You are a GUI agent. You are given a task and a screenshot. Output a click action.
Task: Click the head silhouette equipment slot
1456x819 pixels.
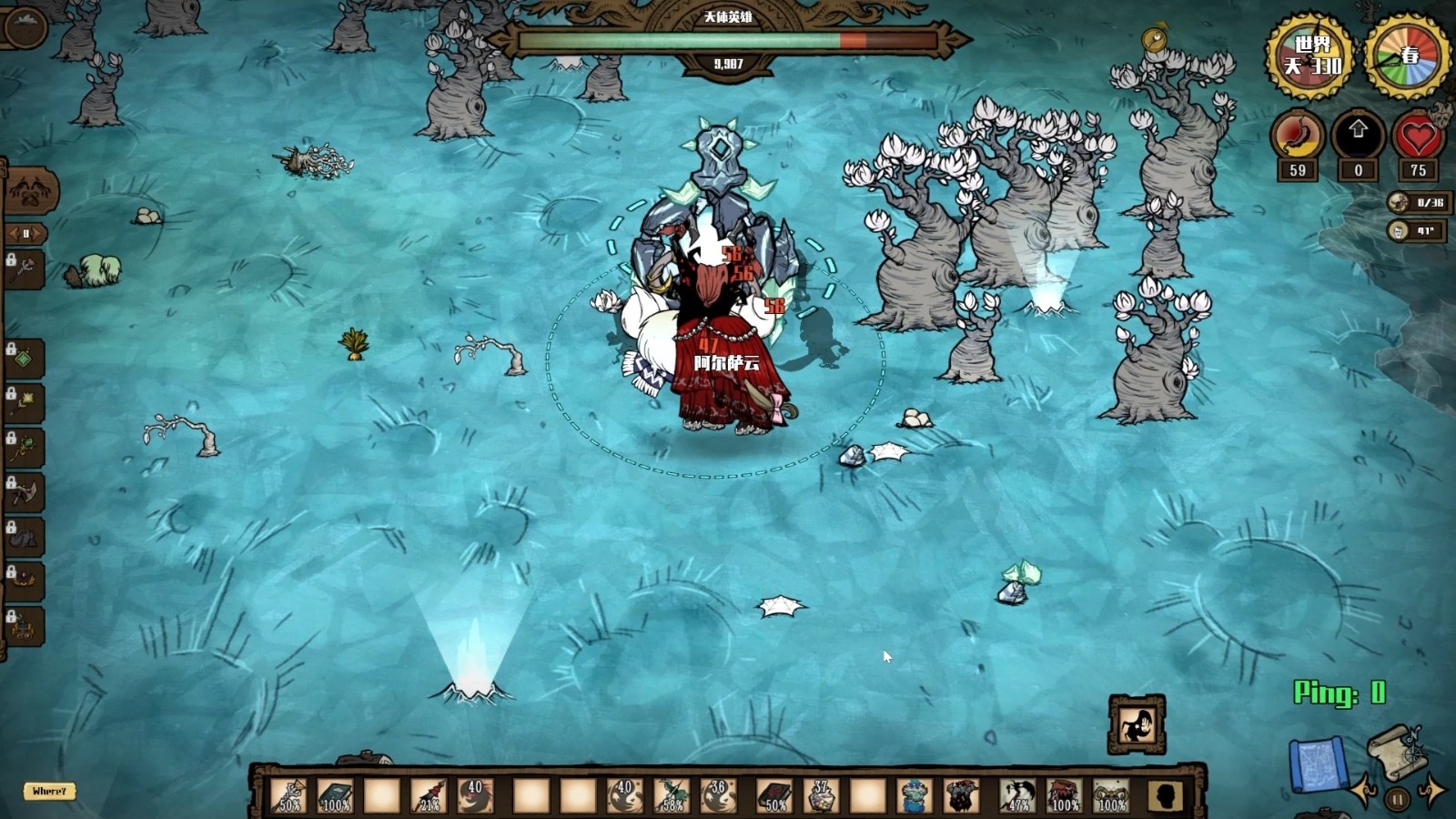(1165, 795)
